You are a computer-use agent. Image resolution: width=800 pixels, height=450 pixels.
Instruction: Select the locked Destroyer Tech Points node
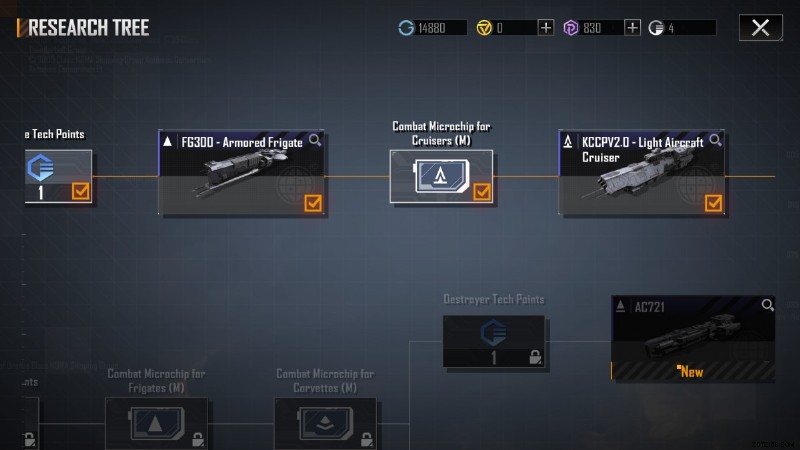pos(494,341)
